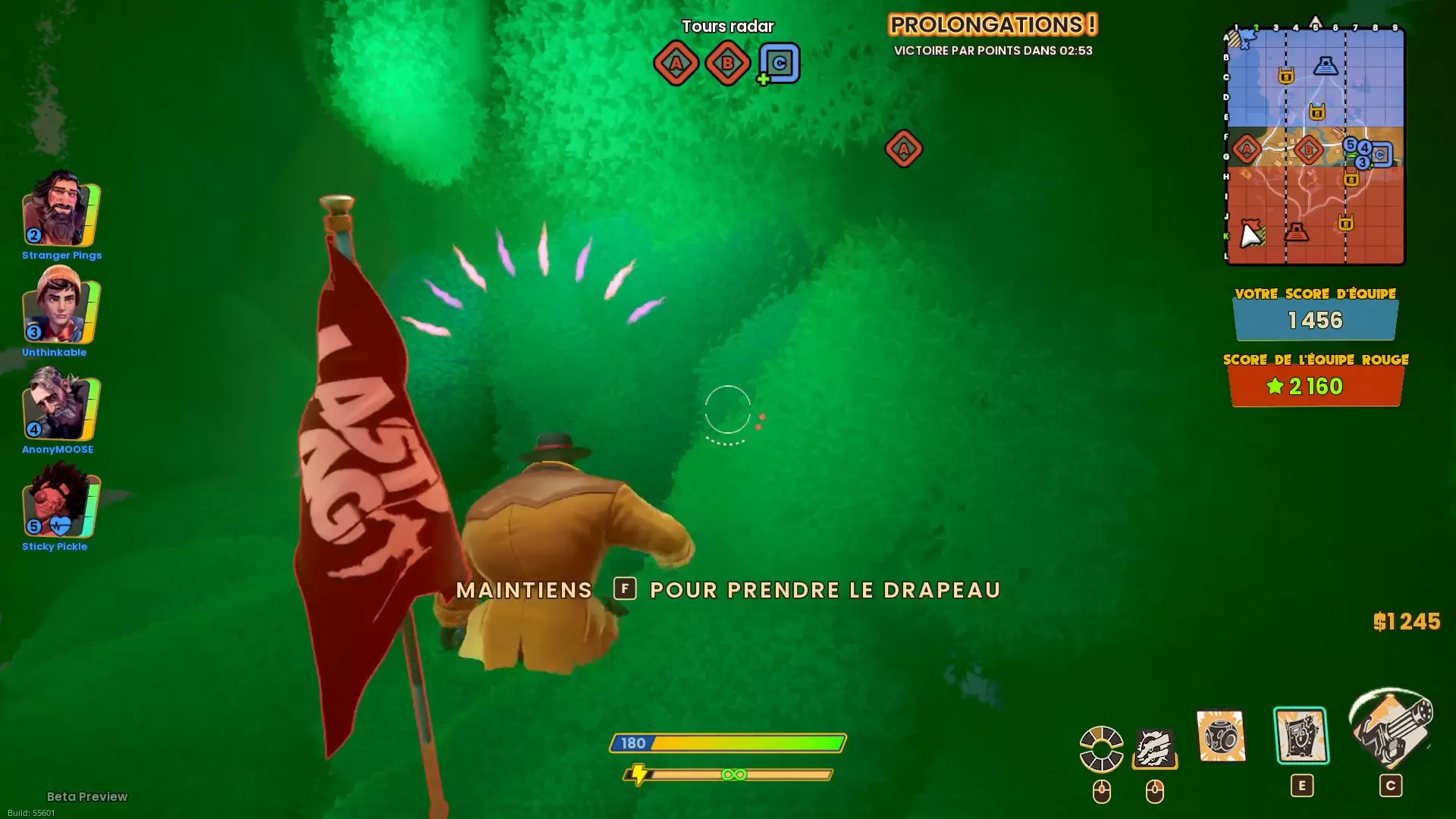Activate the deployable shield ability bound to E
The width and height of the screenshot is (1456, 819).
pos(1301,734)
